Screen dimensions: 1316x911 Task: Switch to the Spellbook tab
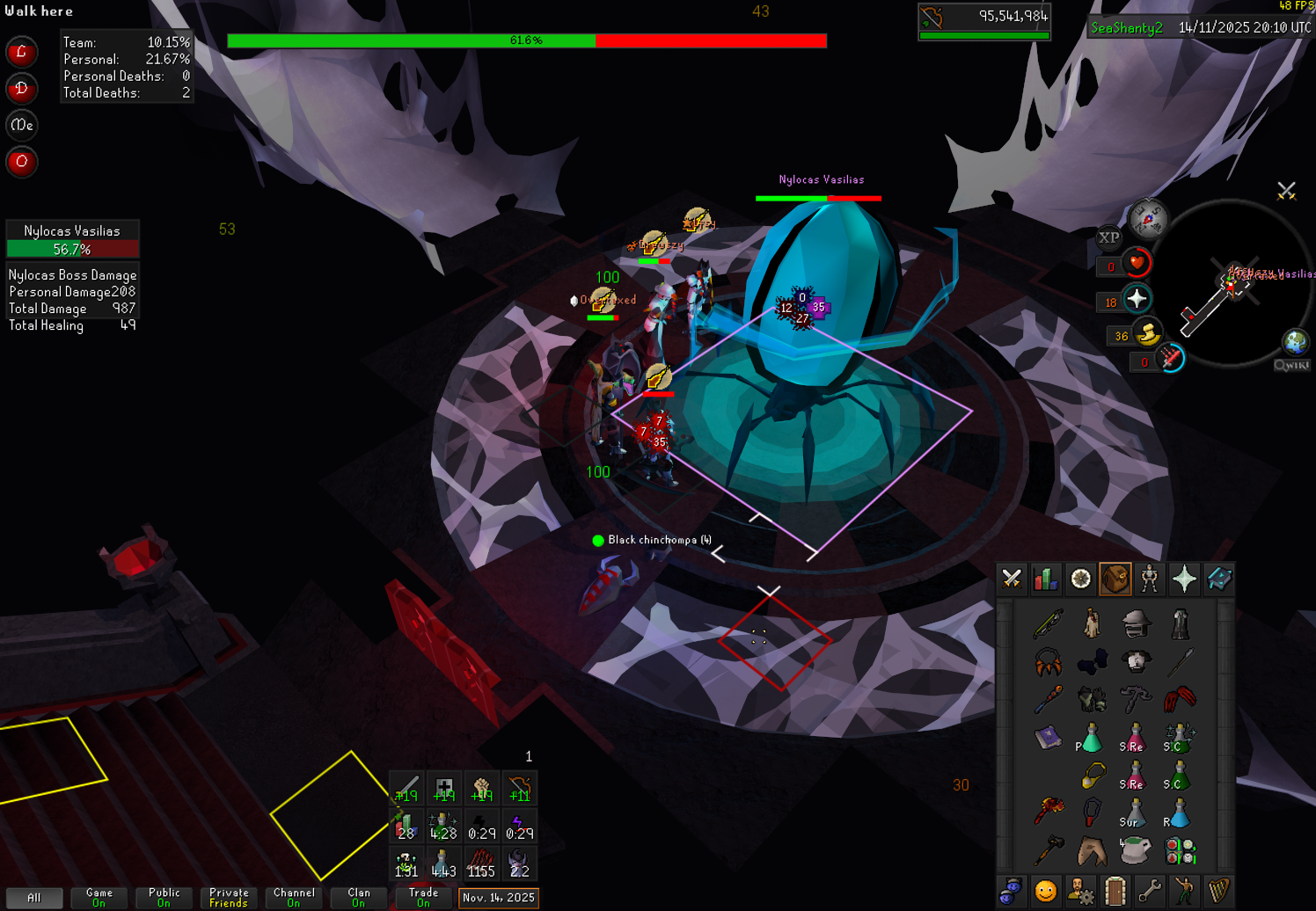coord(1219,579)
